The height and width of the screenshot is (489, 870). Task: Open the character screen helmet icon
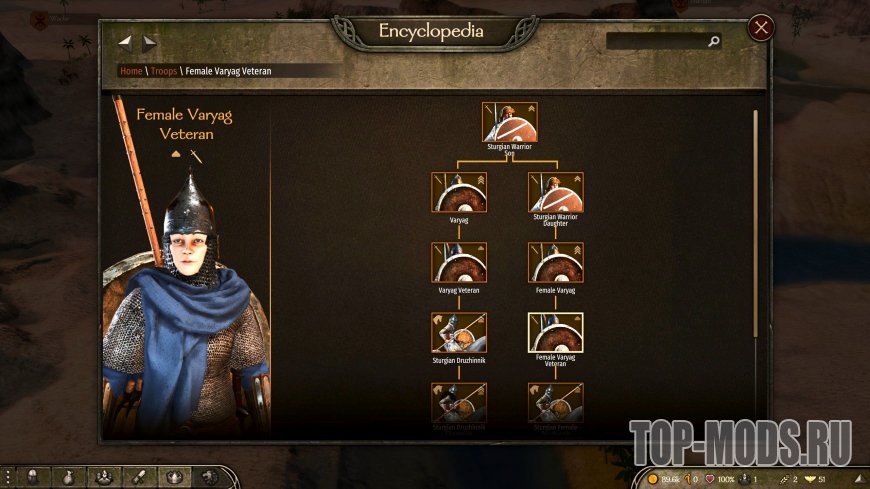32,477
